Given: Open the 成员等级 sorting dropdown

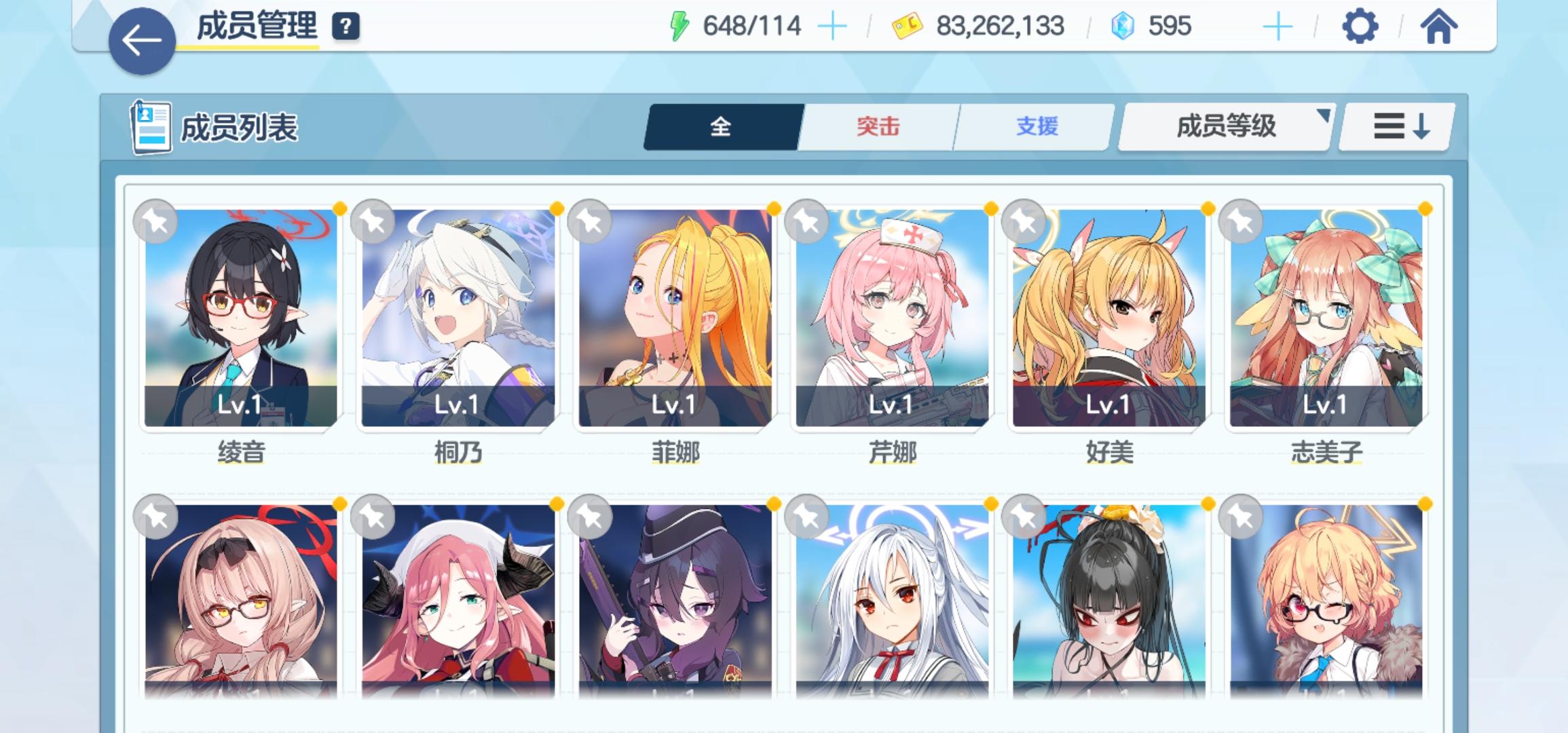Looking at the screenshot, I should 1224,126.
